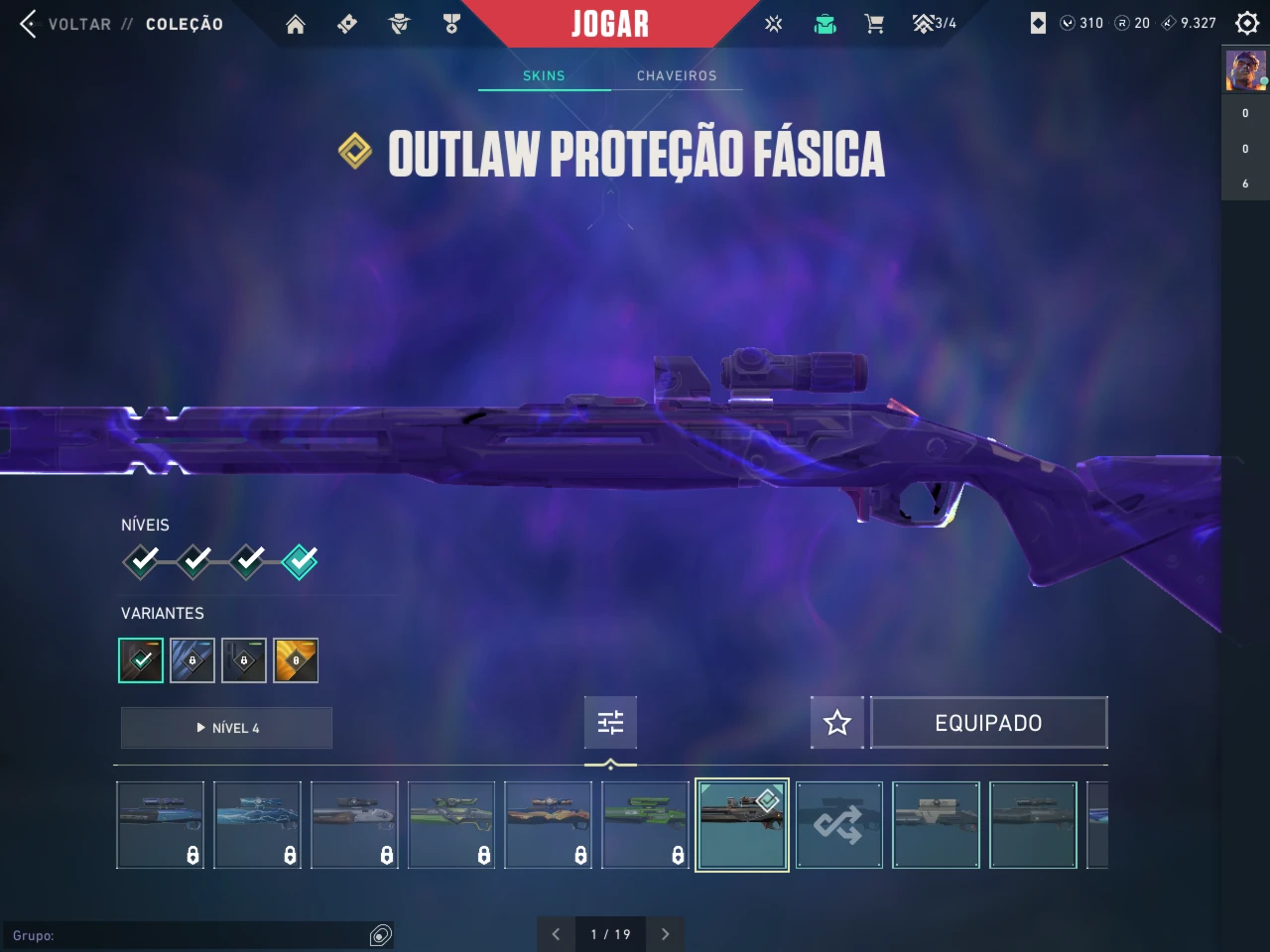Viewport: 1270px width, 952px height.
Task: Open the settings gear
Action: (x=1247, y=23)
